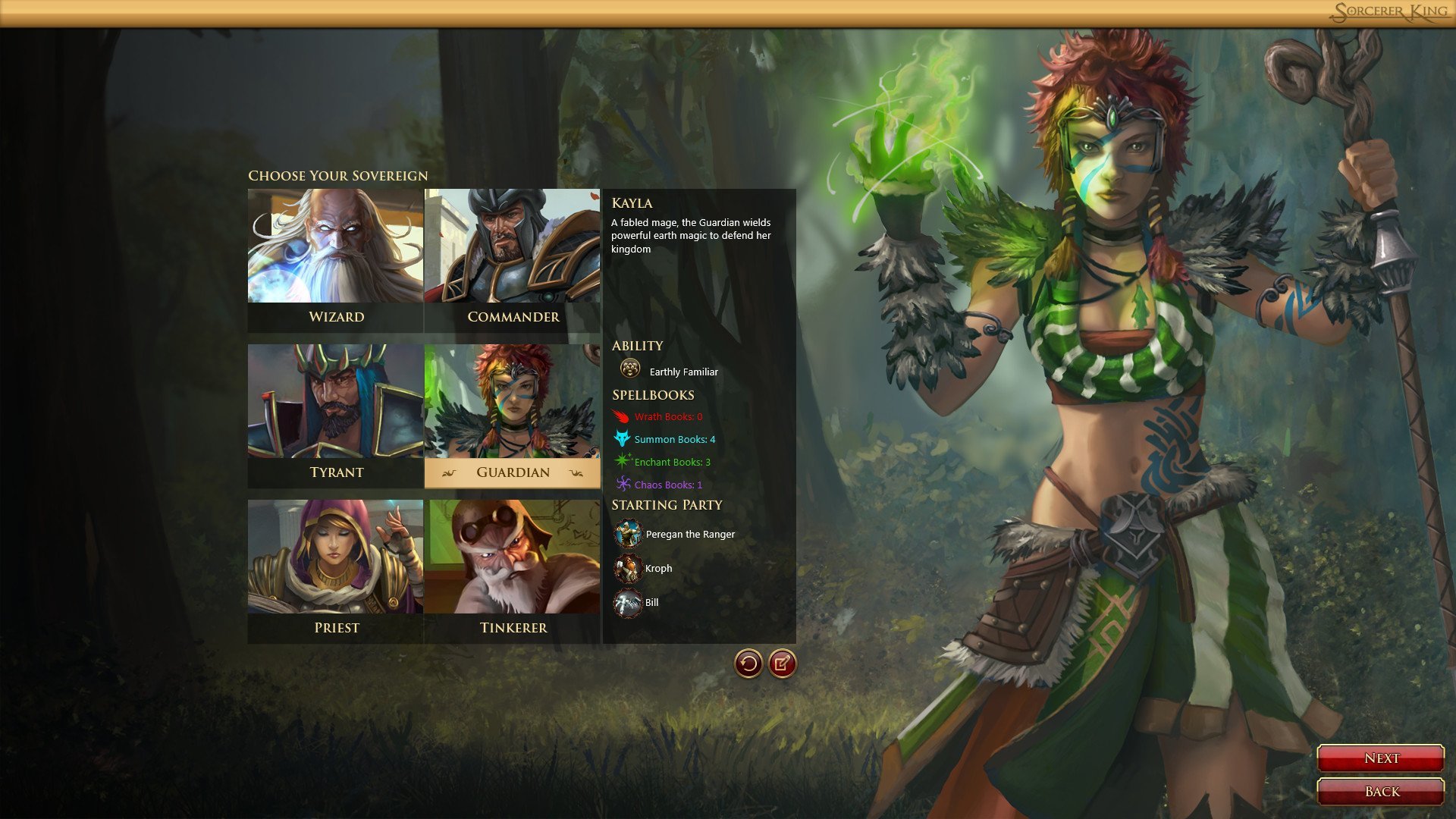Click the Next button
1456x819 pixels.
[x=1380, y=758]
